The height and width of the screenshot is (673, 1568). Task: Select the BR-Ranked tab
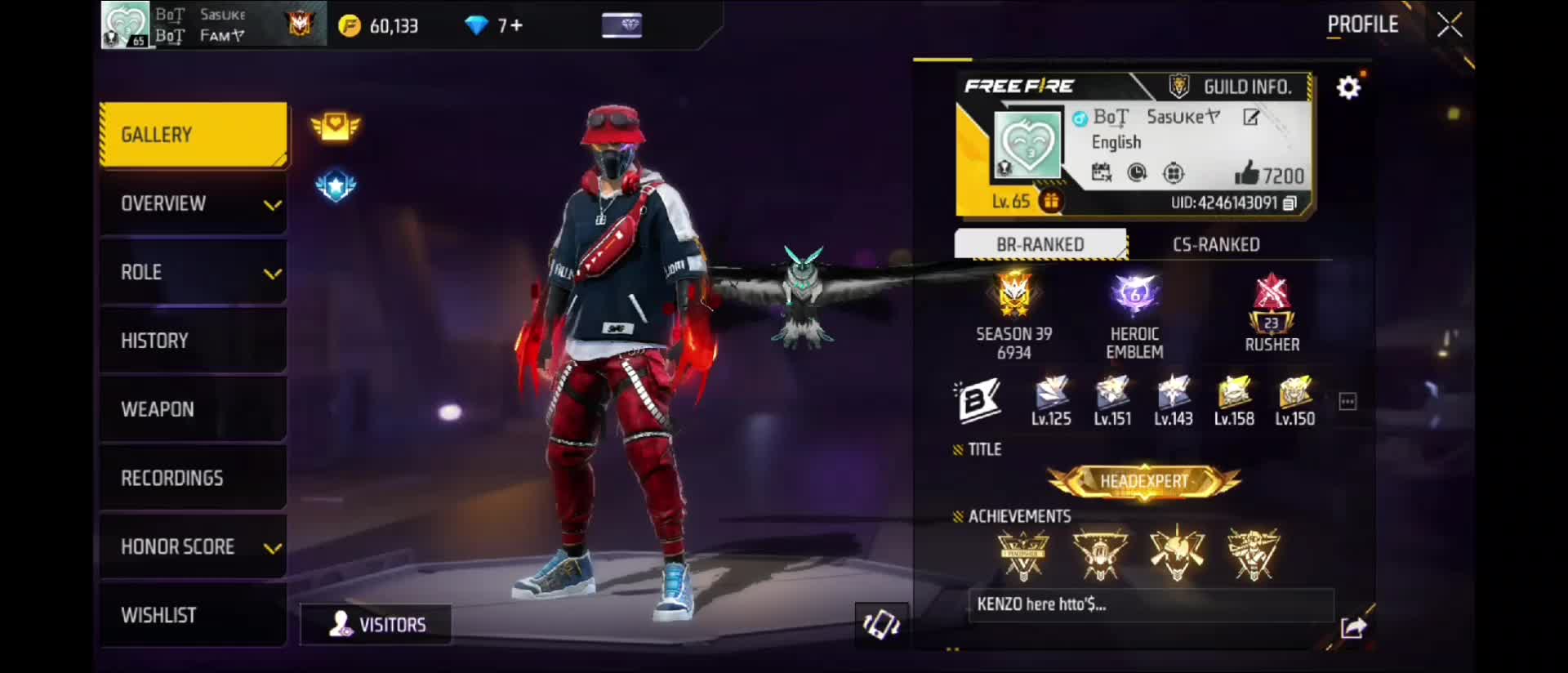[1040, 244]
